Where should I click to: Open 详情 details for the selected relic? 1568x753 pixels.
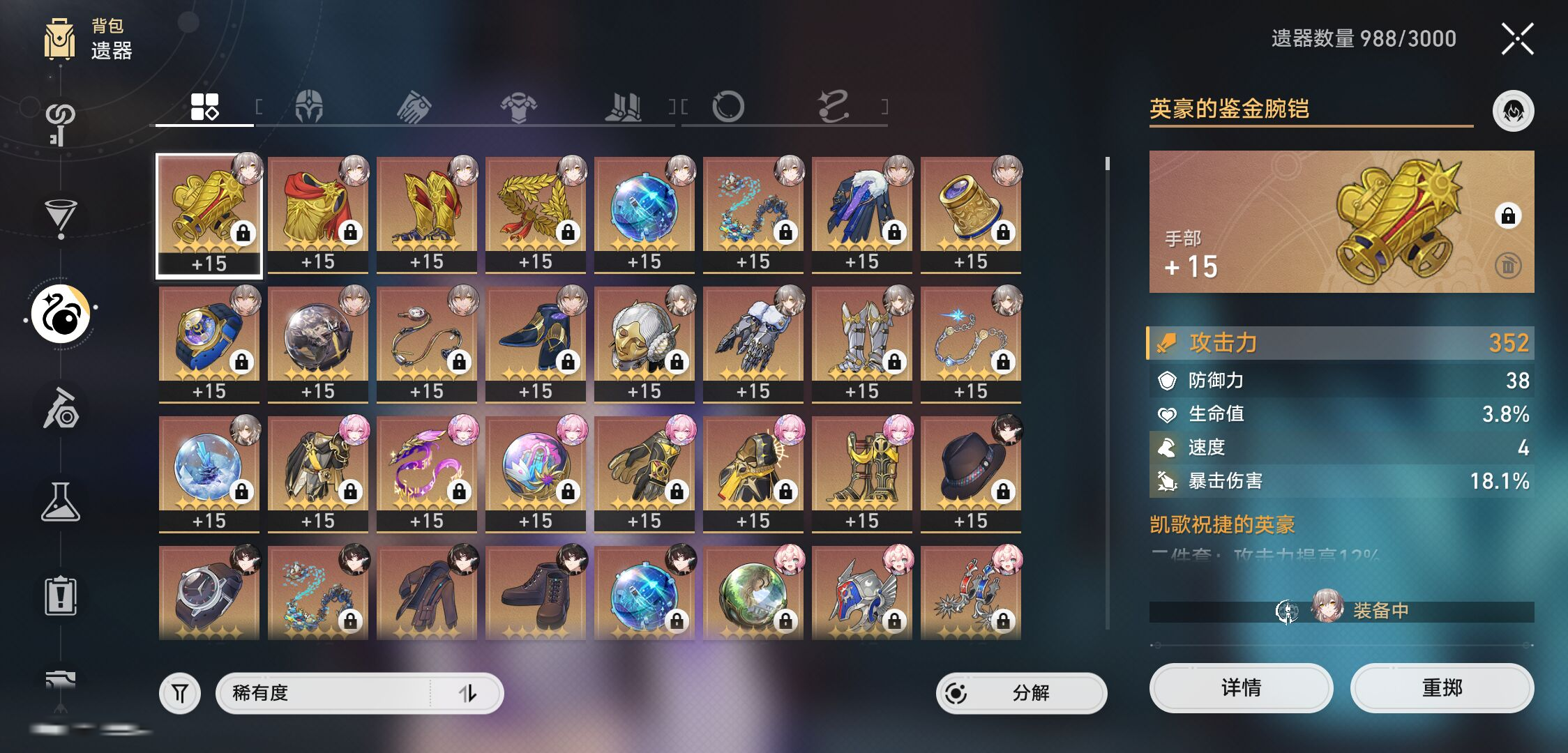coord(1240,688)
